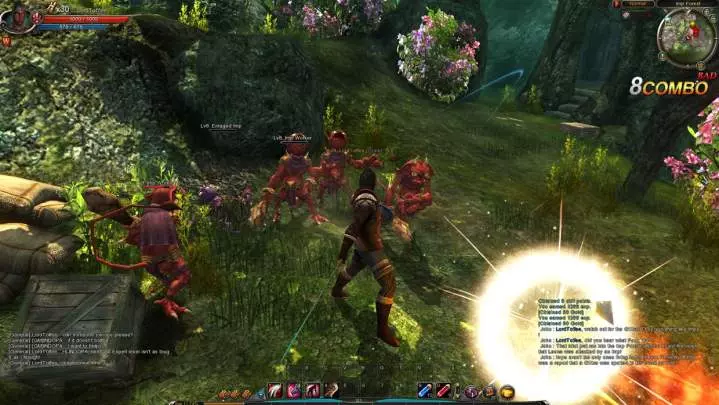Image resolution: width=719 pixels, height=405 pixels.
Task: Activate the pink swirl skill icon
Action: coord(294,390)
